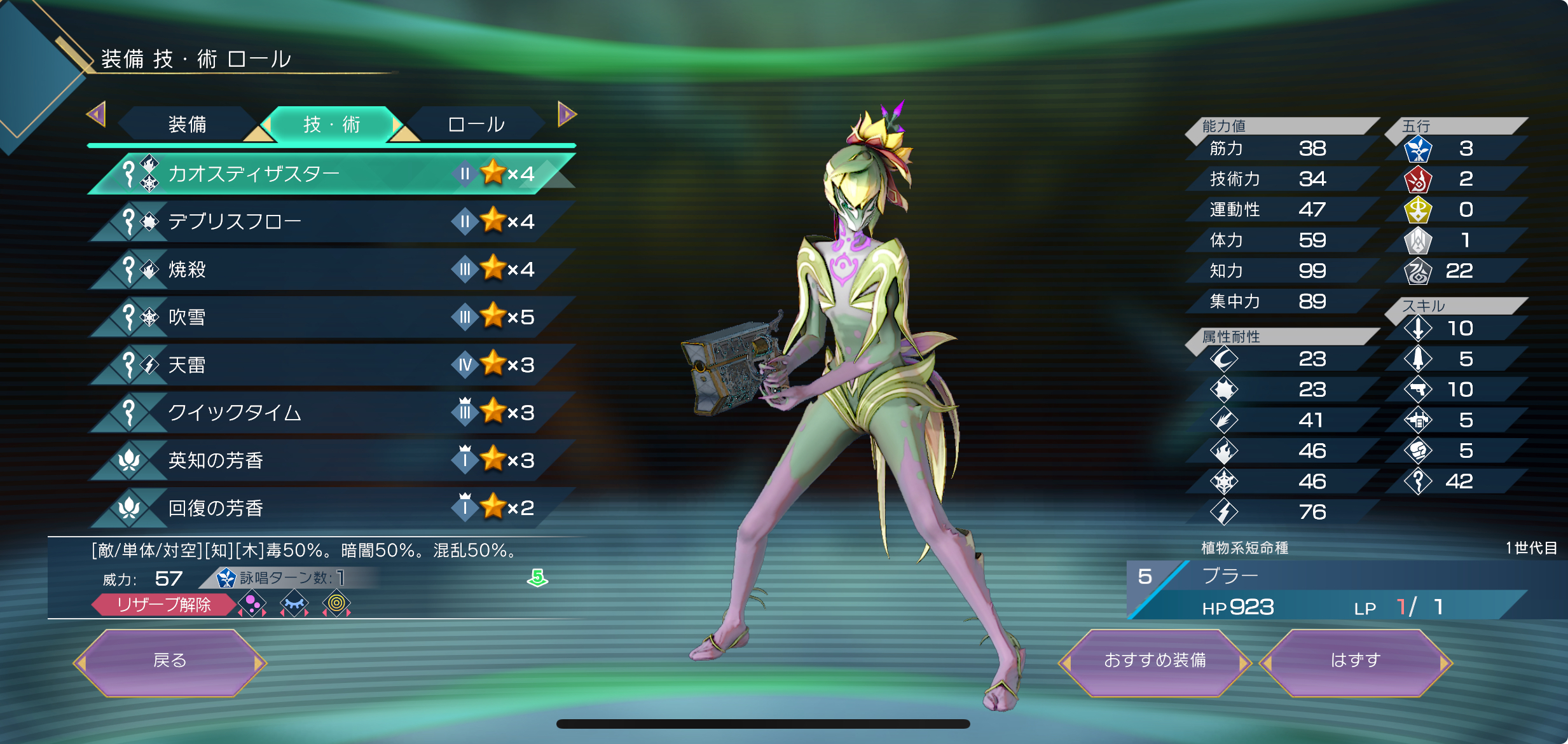1568x744 pixels.
Task: Switch to the 装備 tab
Action: point(187,124)
